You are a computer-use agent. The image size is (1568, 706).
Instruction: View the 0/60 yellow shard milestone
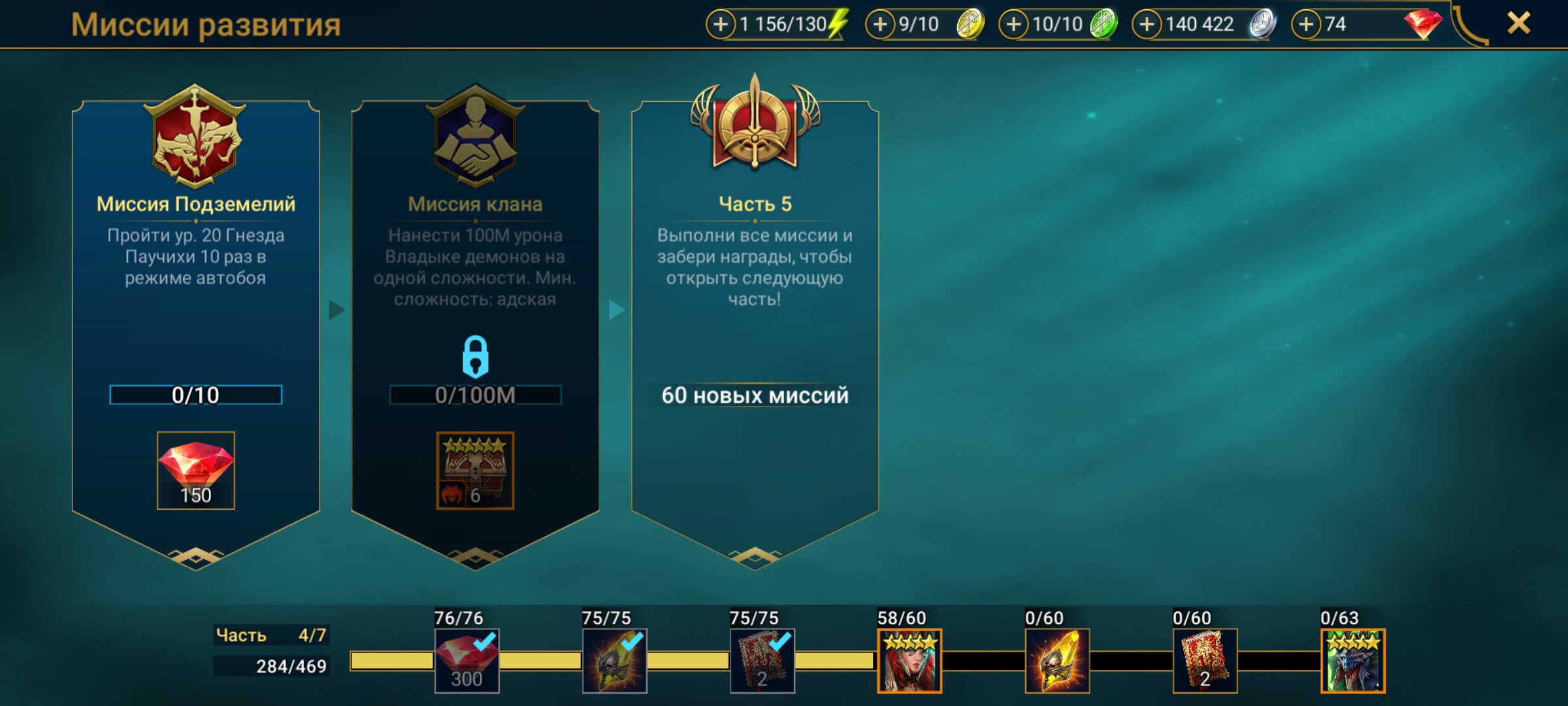click(1057, 661)
